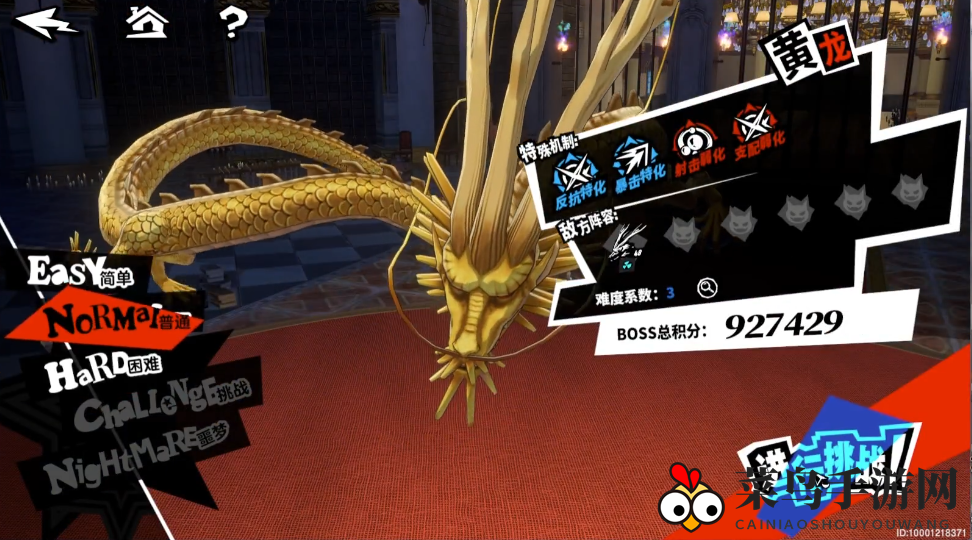Select Easy difficulty
Image resolution: width=972 pixels, height=540 pixels.
(80, 271)
